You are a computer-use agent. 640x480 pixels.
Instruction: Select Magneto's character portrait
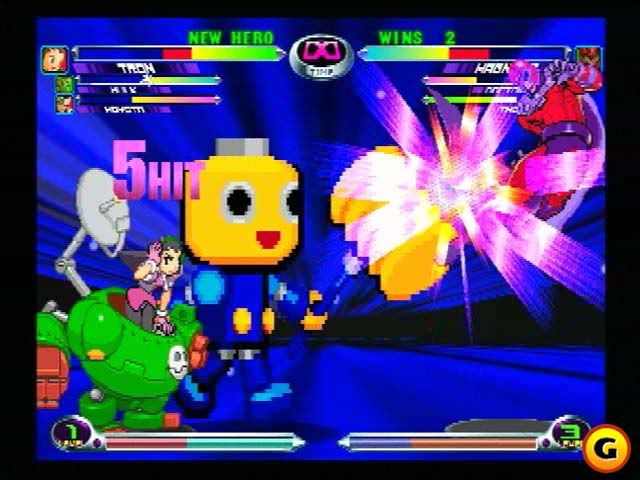(x=588, y=58)
